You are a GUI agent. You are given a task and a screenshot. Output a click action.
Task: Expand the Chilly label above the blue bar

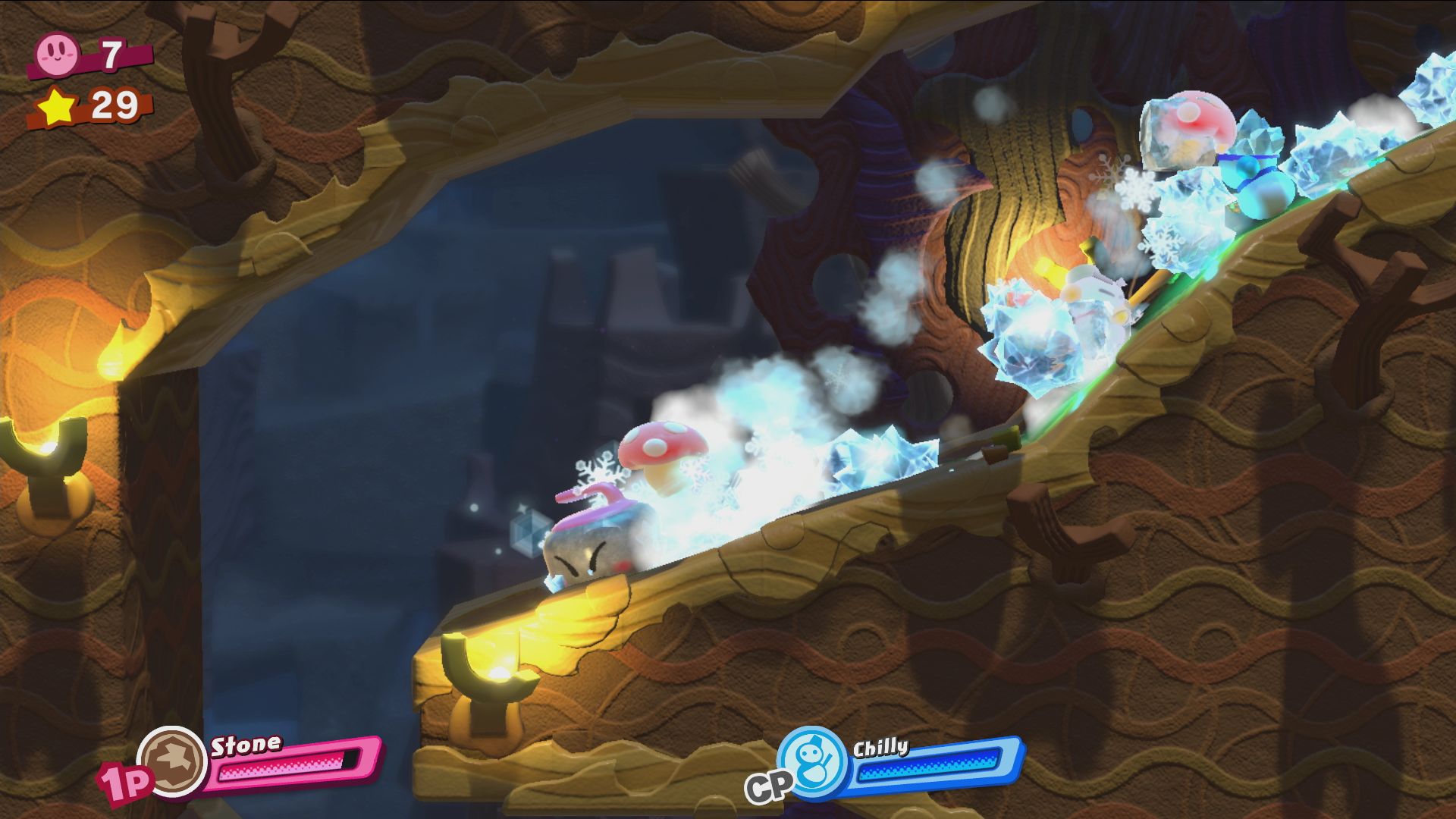(880, 747)
